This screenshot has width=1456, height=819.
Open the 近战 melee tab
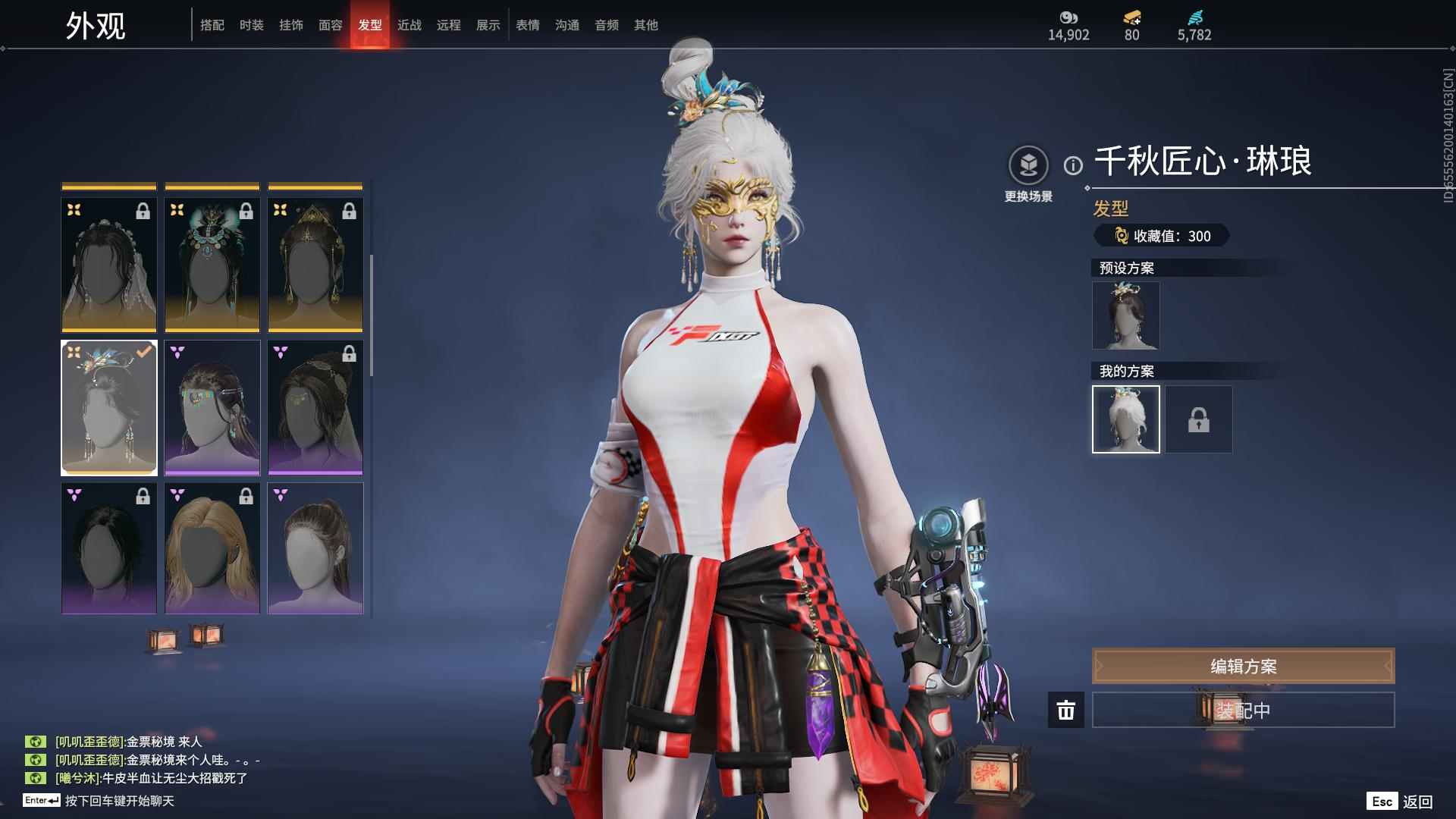[x=409, y=25]
